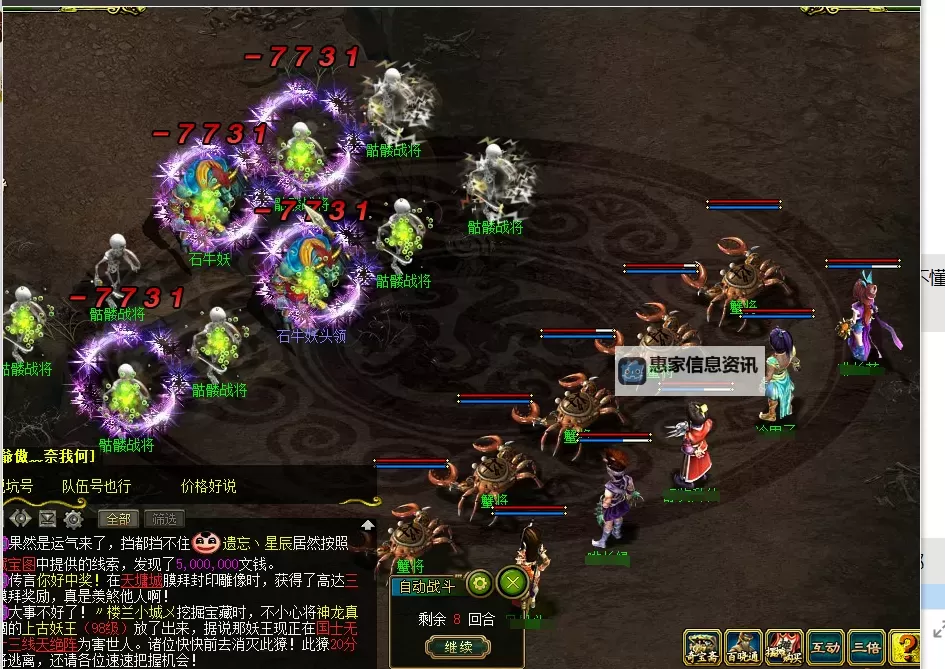Switch chat to the 全部 tab
The height and width of the screenshot is (669, 945).
[x=118, y=519]
